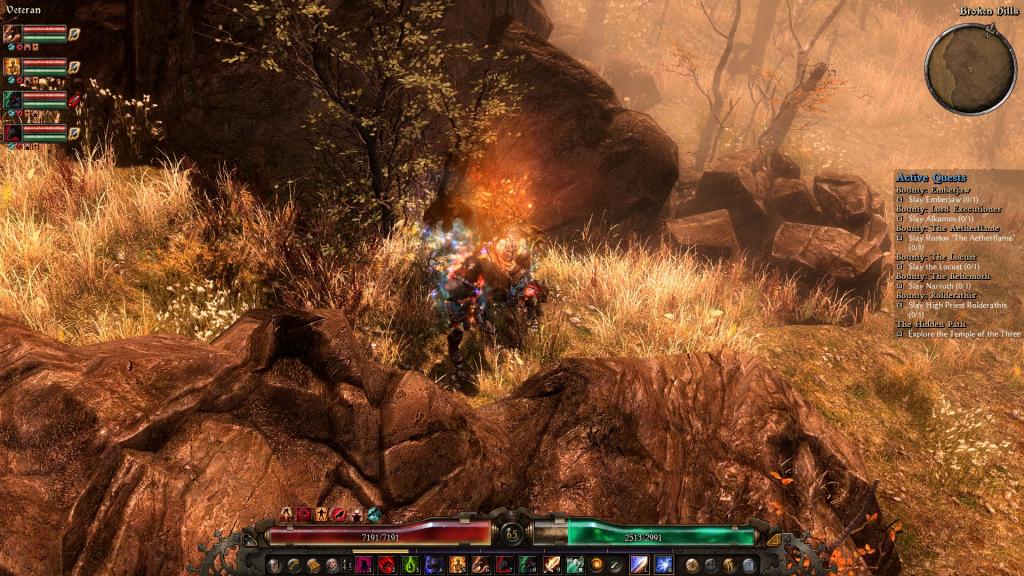Image resolution: width=1024 pixels, height=576 pixels.
Task: Select the red-framed bottom pet portrait
Action: click(12, 132)
